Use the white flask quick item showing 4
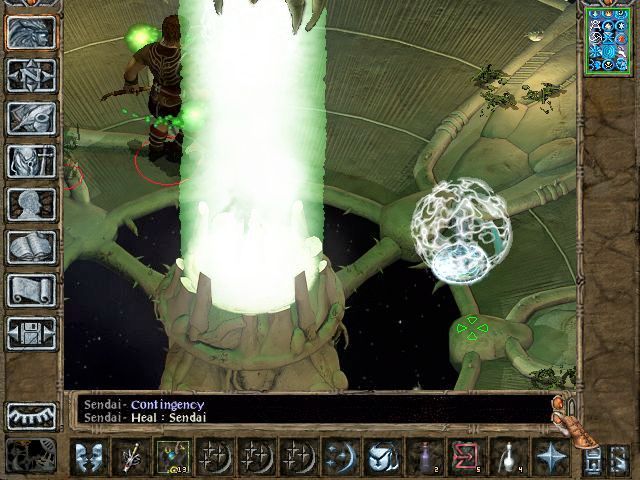Image resolution: width=640 pixels, height=480 pixels. tap(506, 457)
